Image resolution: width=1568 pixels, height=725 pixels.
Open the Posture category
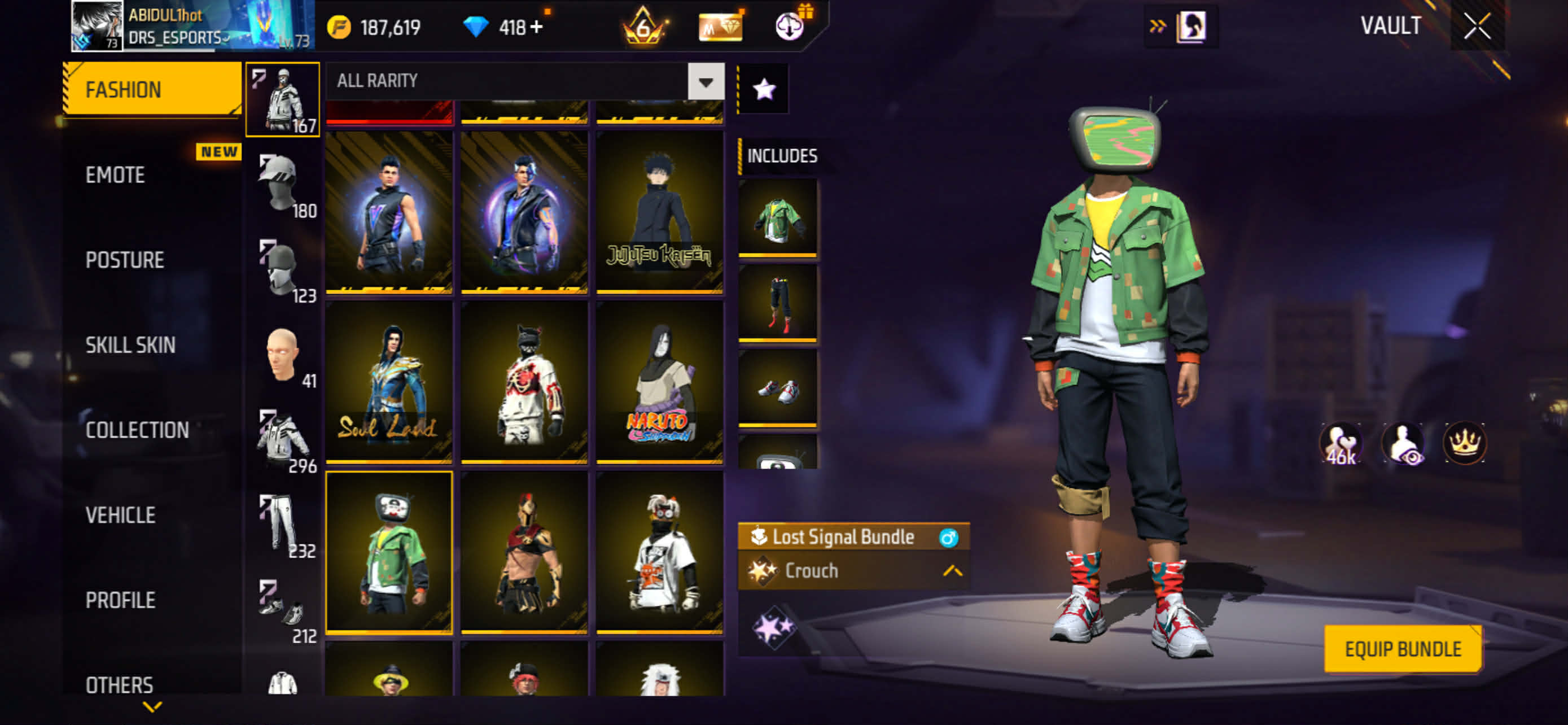pos(125,260)
